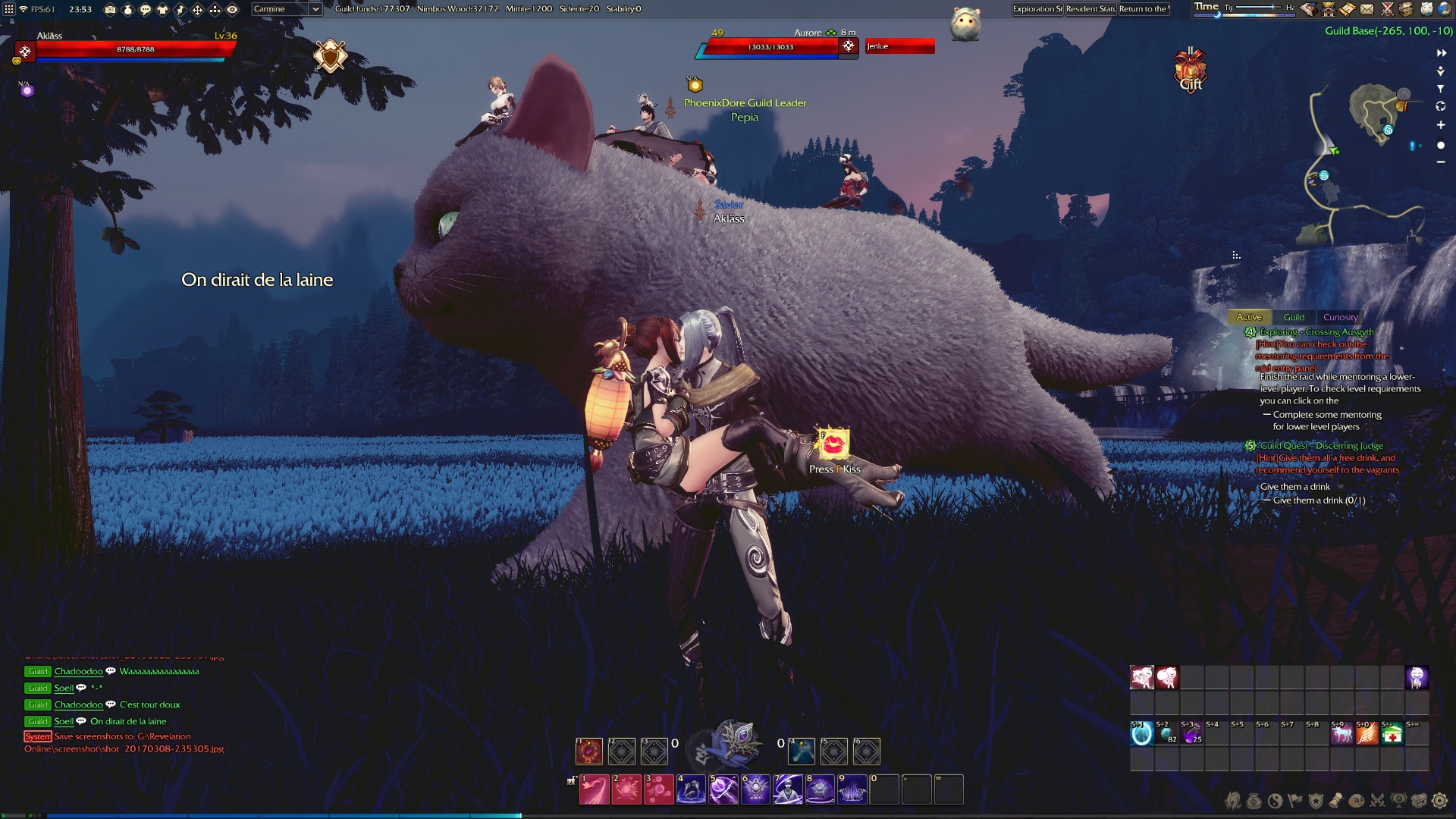Click the Resident Status button

(1090, 9)
